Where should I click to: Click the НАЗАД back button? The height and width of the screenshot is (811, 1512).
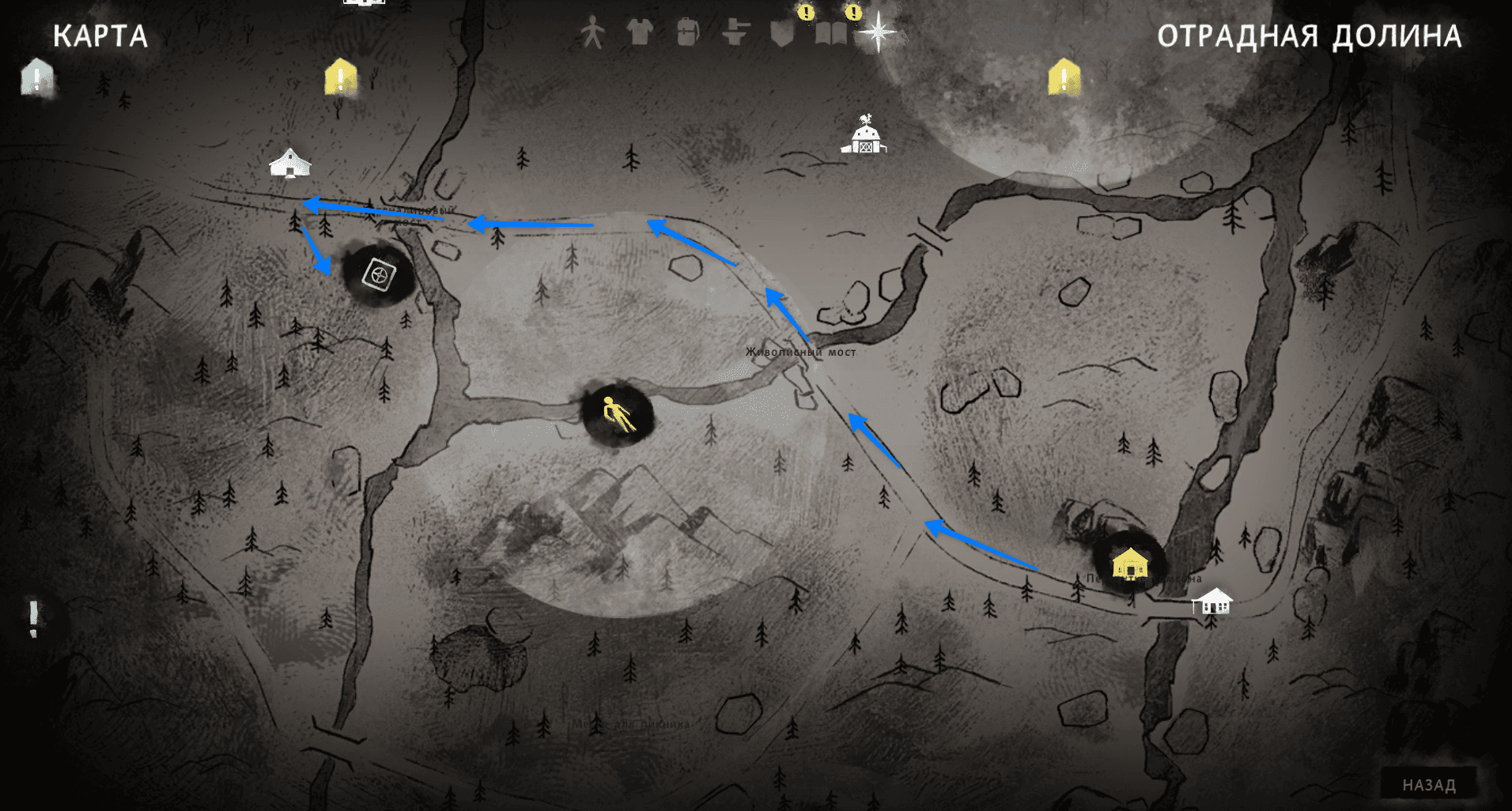(x=1428, y=785)
